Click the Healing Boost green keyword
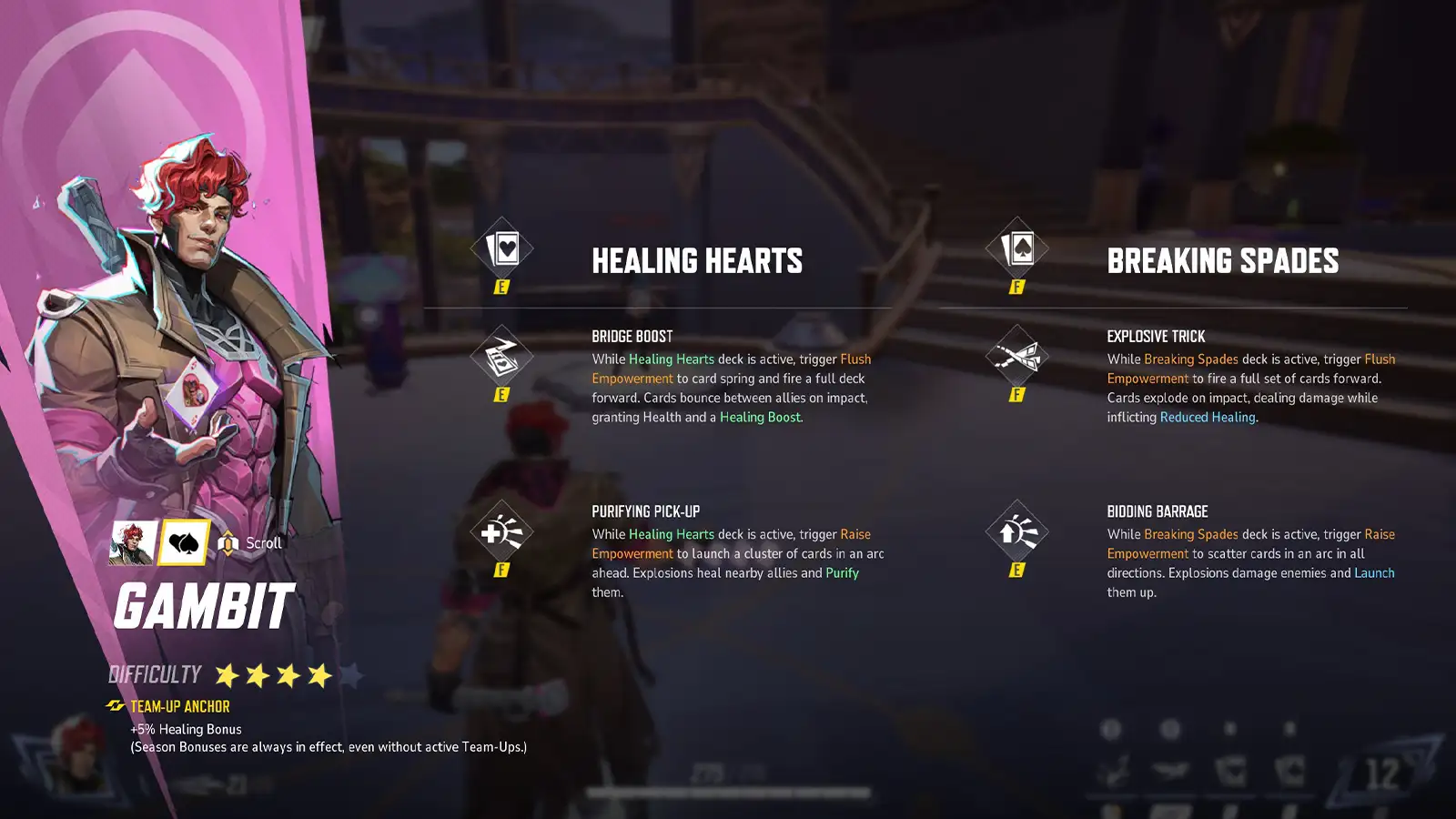This screenshot has height=819, width=1456. [x=762, y=418]
